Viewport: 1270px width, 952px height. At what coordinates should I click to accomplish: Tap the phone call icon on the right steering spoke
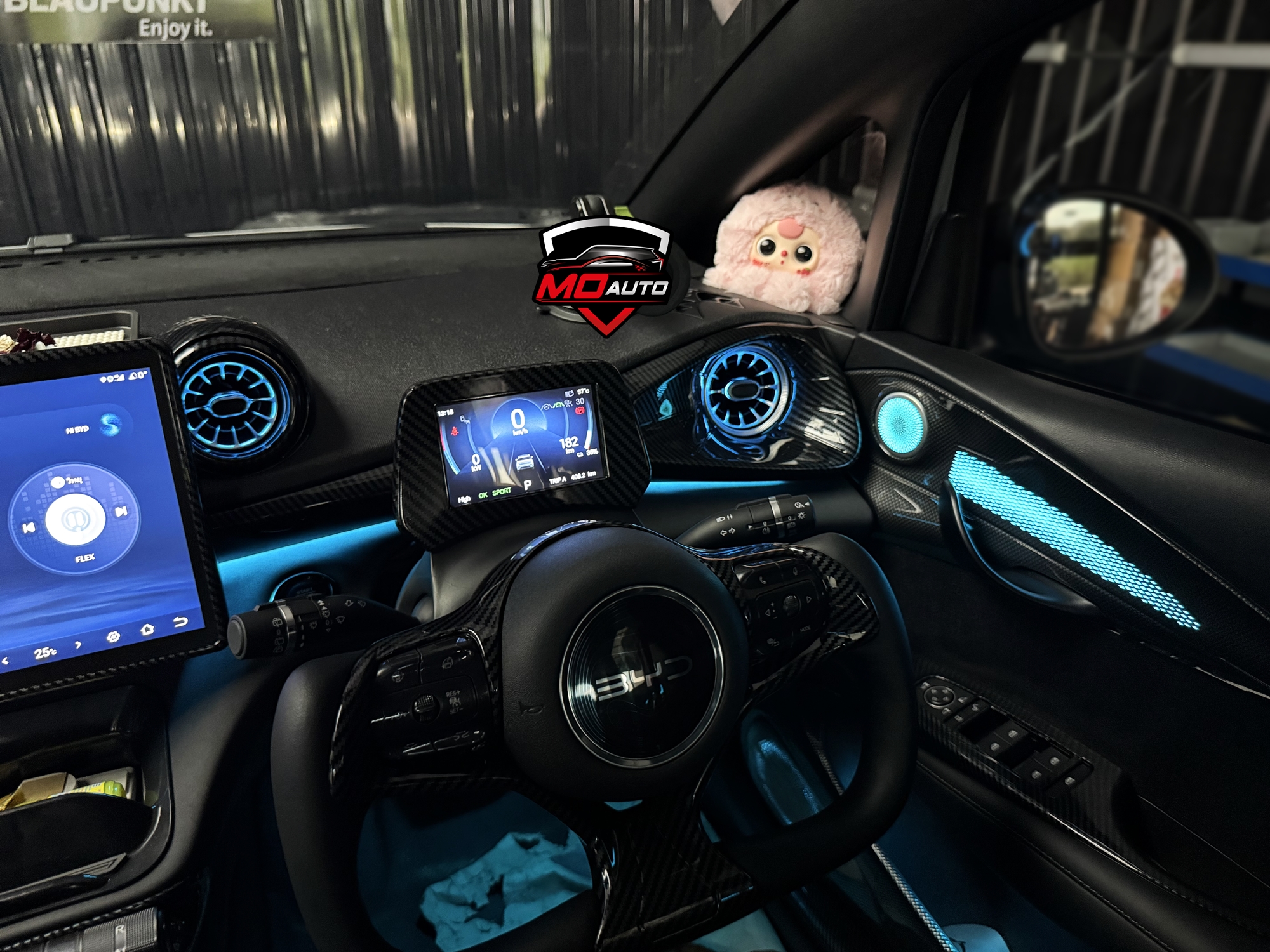(x=762, y=579)
